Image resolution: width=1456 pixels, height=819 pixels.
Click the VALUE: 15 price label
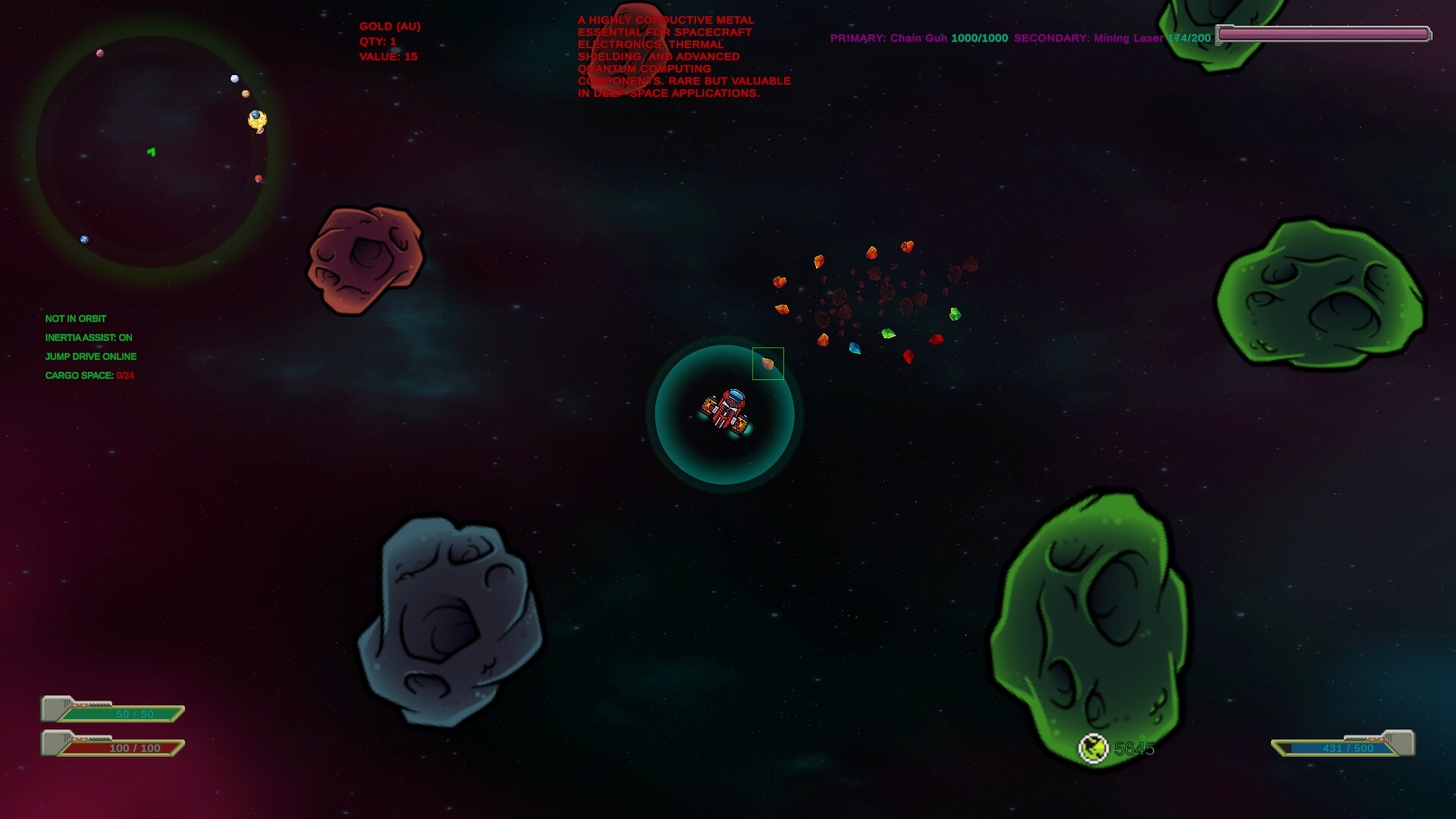coord(388,56)
